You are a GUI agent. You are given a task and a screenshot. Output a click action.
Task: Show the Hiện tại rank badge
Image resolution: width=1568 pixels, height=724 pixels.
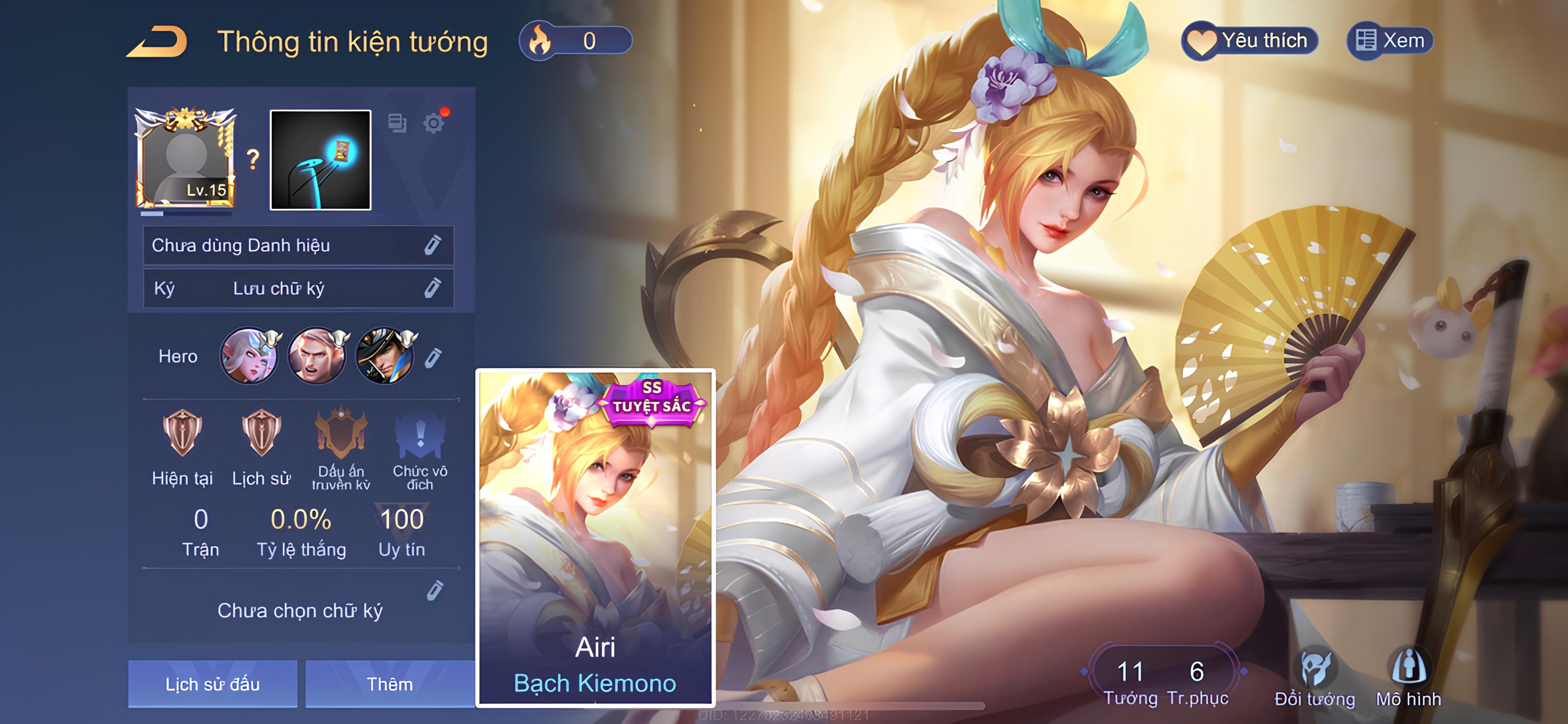(x=182, y=434)
